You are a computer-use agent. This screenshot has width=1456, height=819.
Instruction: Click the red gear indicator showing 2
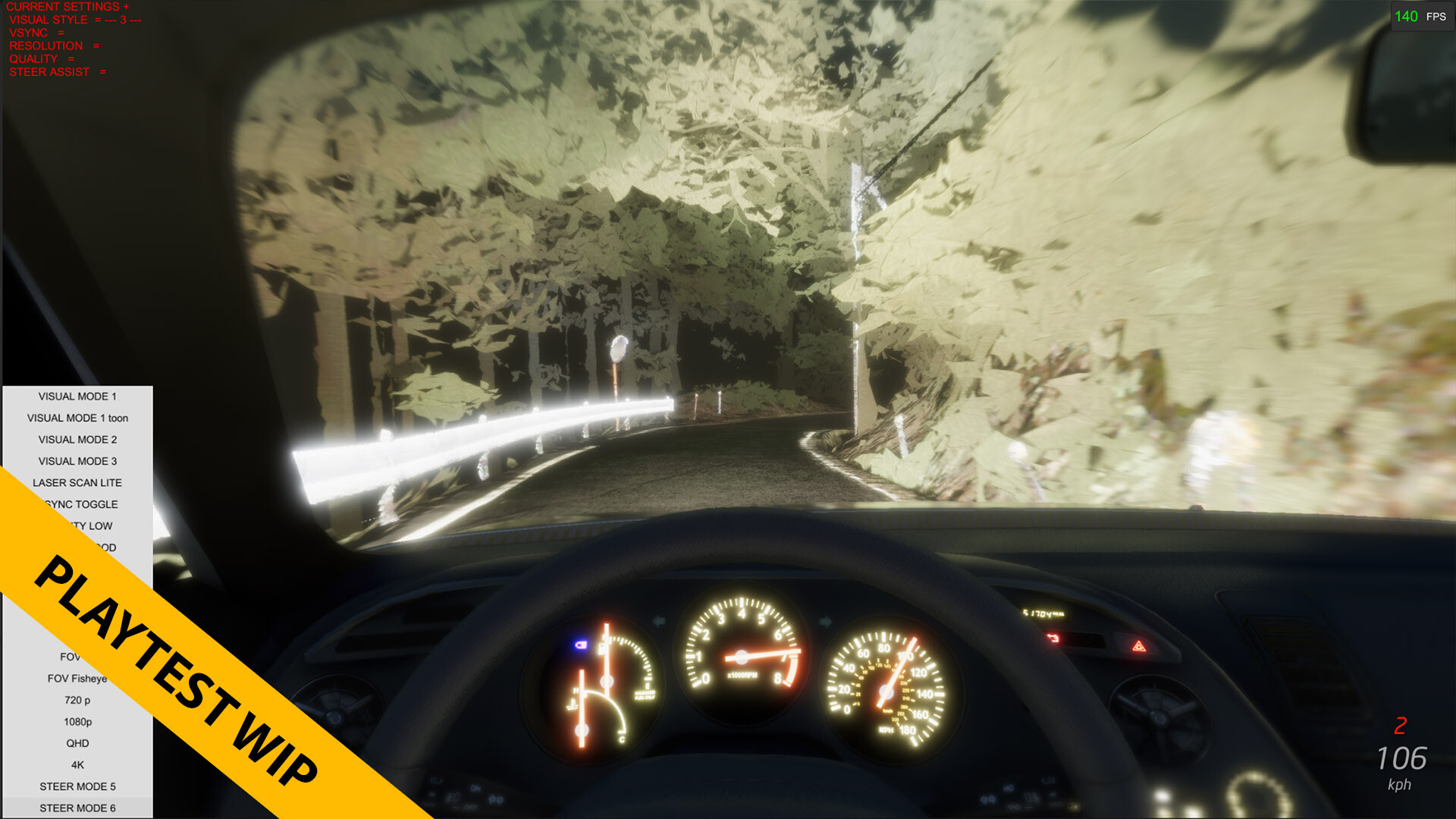click(1402, 726)
